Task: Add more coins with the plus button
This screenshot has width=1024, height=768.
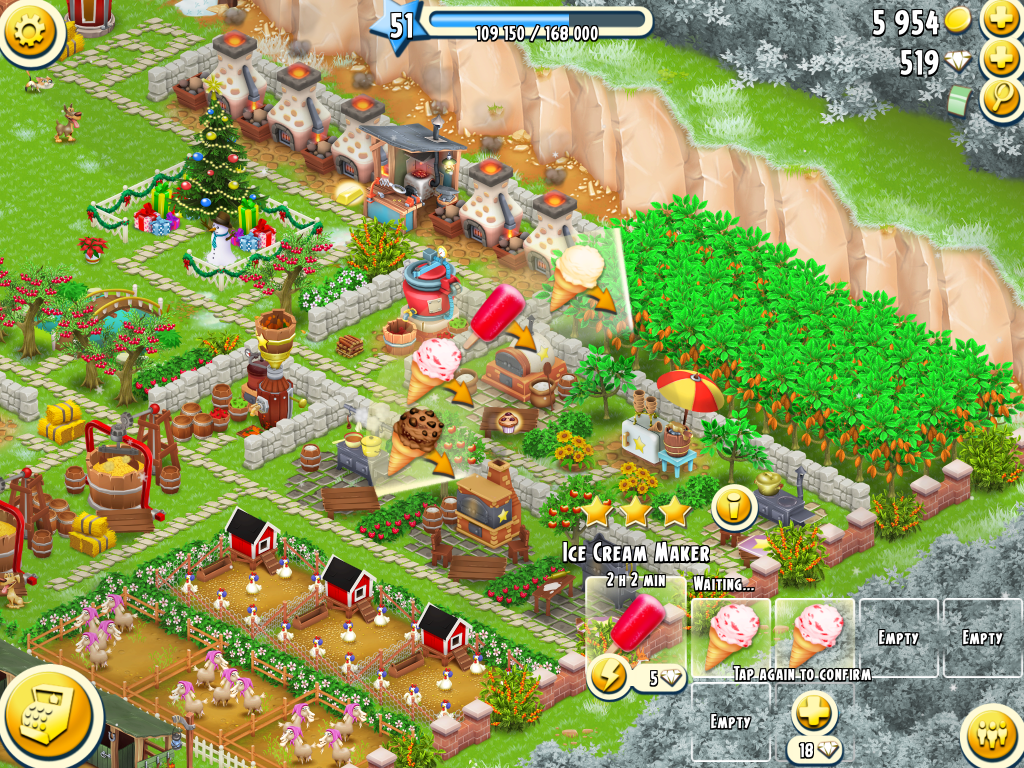Action: (1000, 20)
